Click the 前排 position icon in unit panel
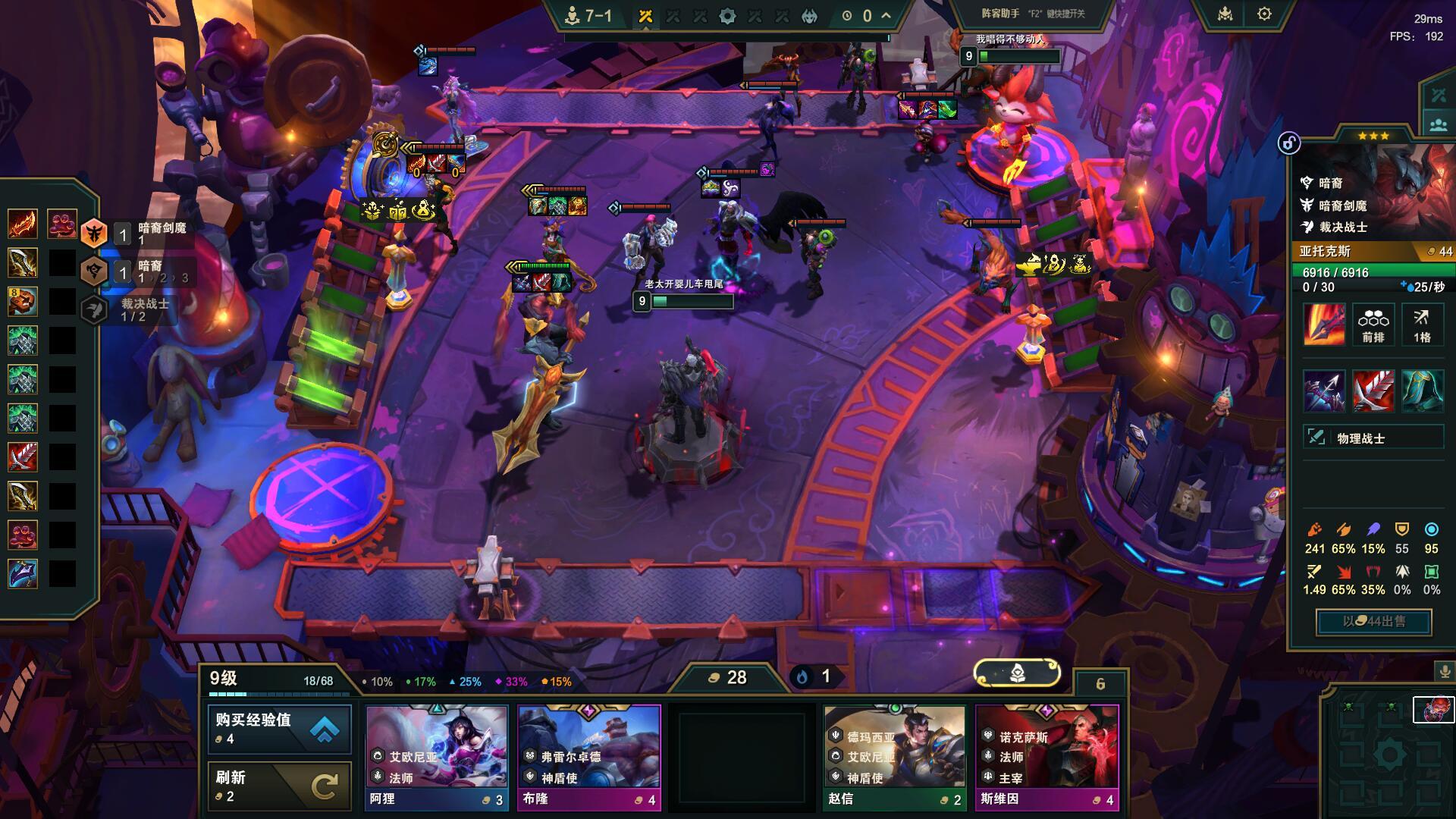Screen dimensions: 1456x819 1373,325
